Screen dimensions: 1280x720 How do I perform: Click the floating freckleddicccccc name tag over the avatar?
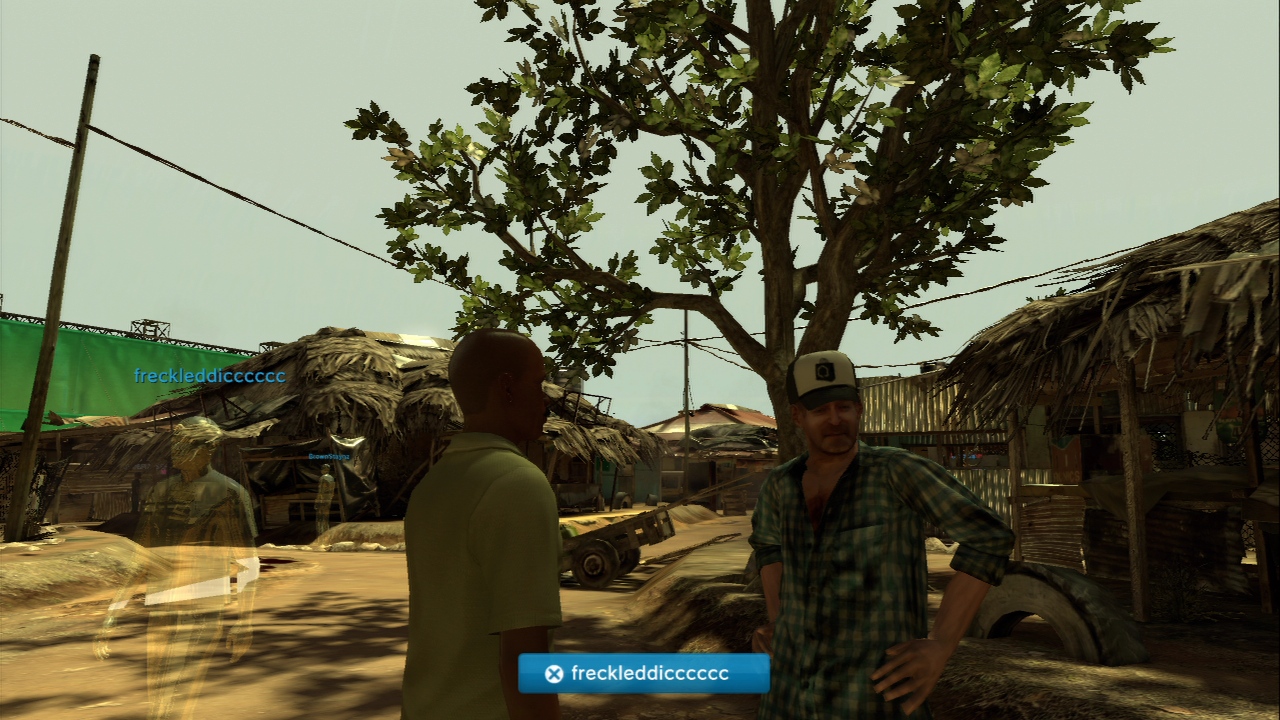[x=210, y=376]
